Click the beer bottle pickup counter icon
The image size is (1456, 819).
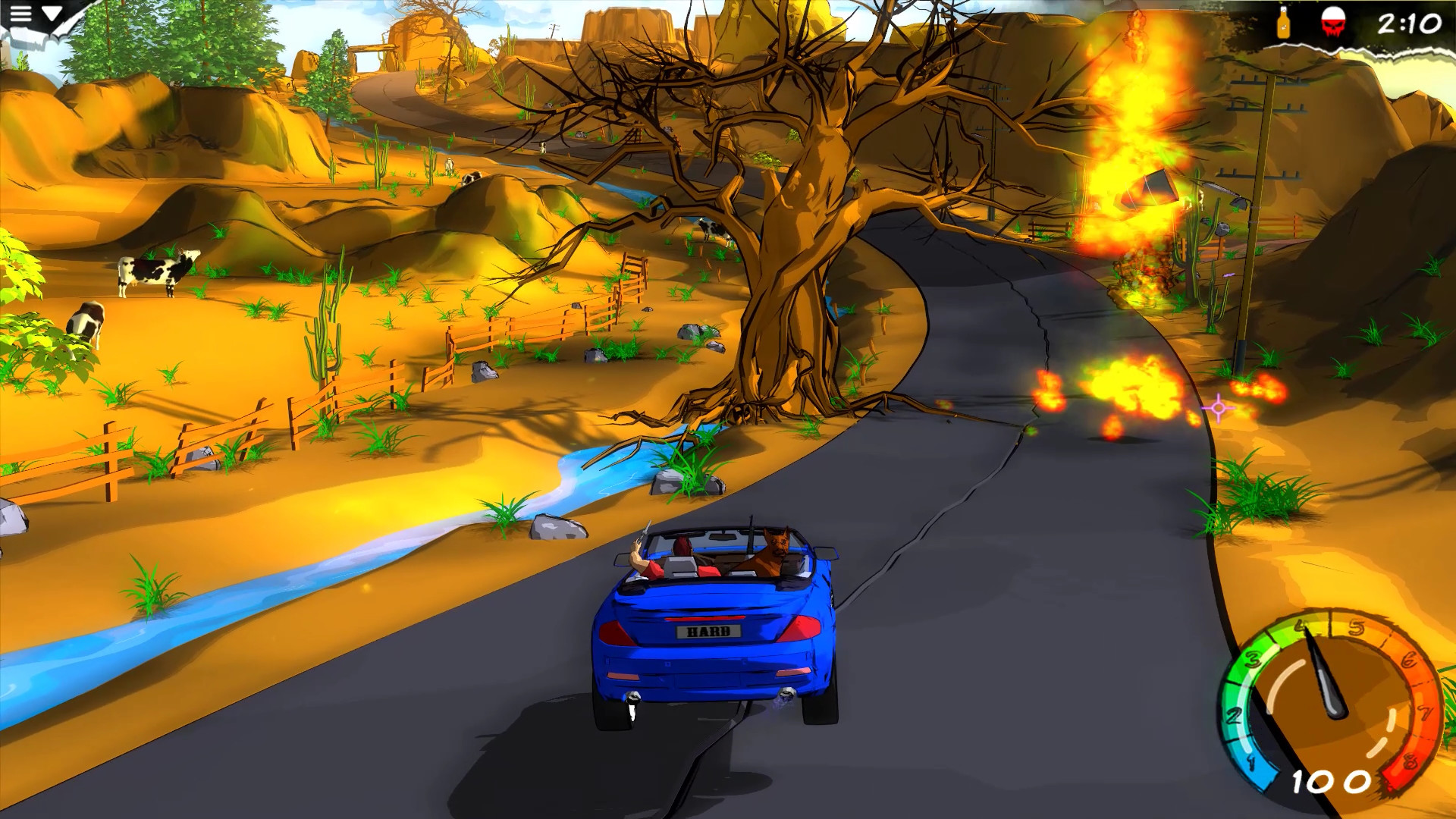pos(1283,23)
